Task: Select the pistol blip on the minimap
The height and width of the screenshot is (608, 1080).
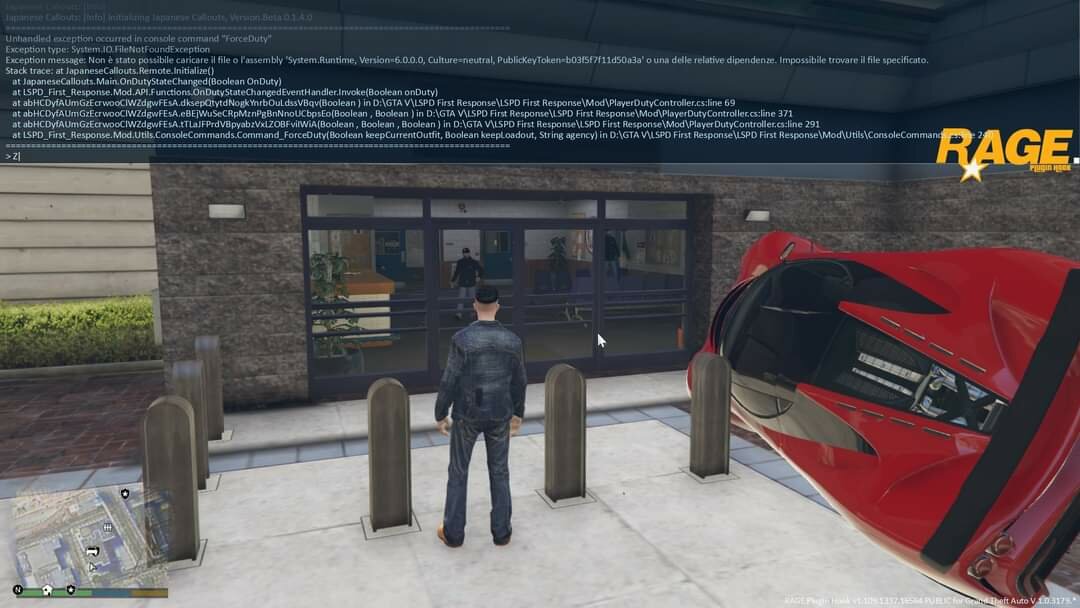Action: coord(93,550)
